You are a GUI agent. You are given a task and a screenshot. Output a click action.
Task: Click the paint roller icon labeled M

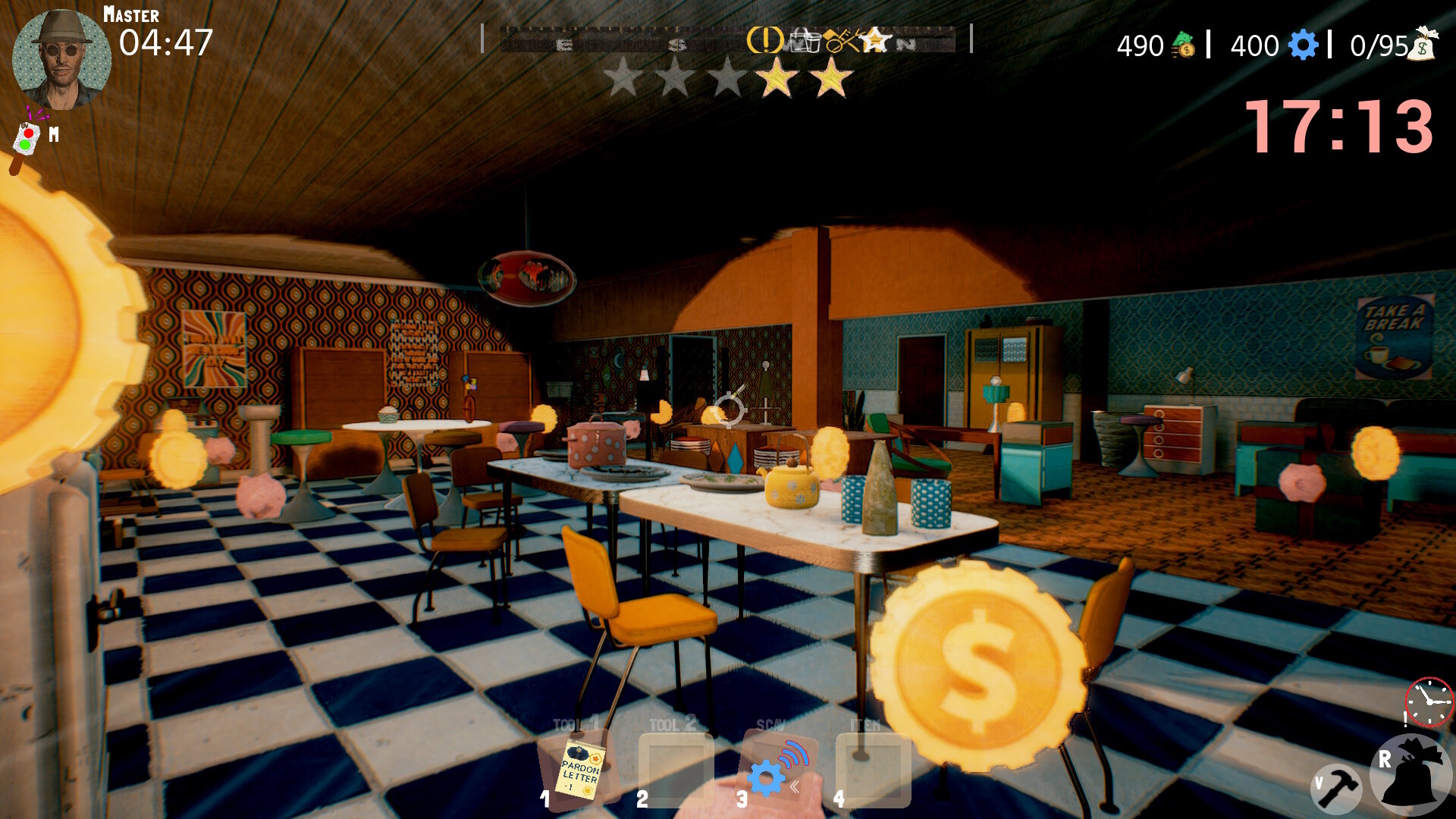point(25,139)
